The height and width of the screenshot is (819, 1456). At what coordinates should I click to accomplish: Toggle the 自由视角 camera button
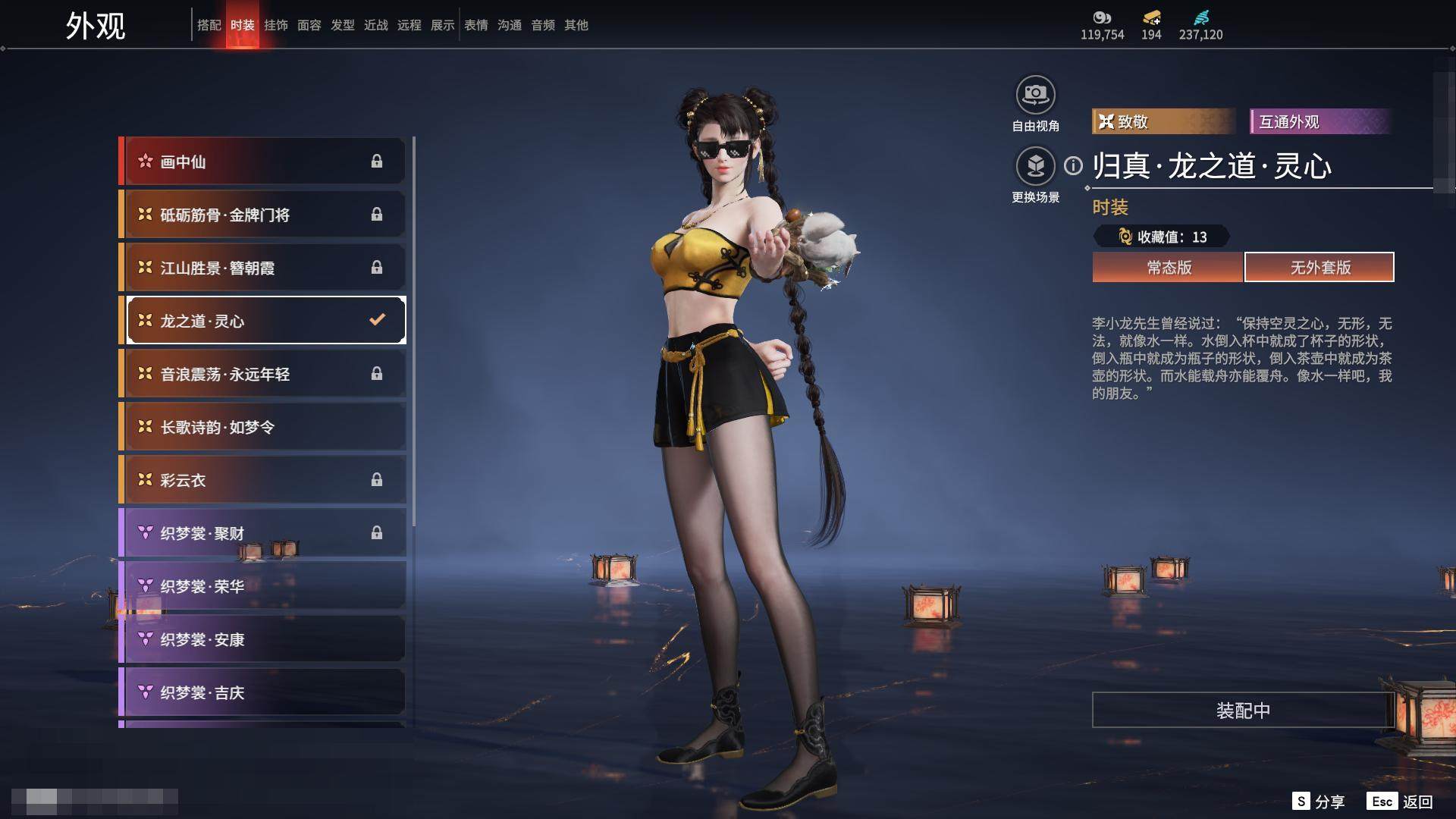pyautogui.click(x=1035, y=96)
